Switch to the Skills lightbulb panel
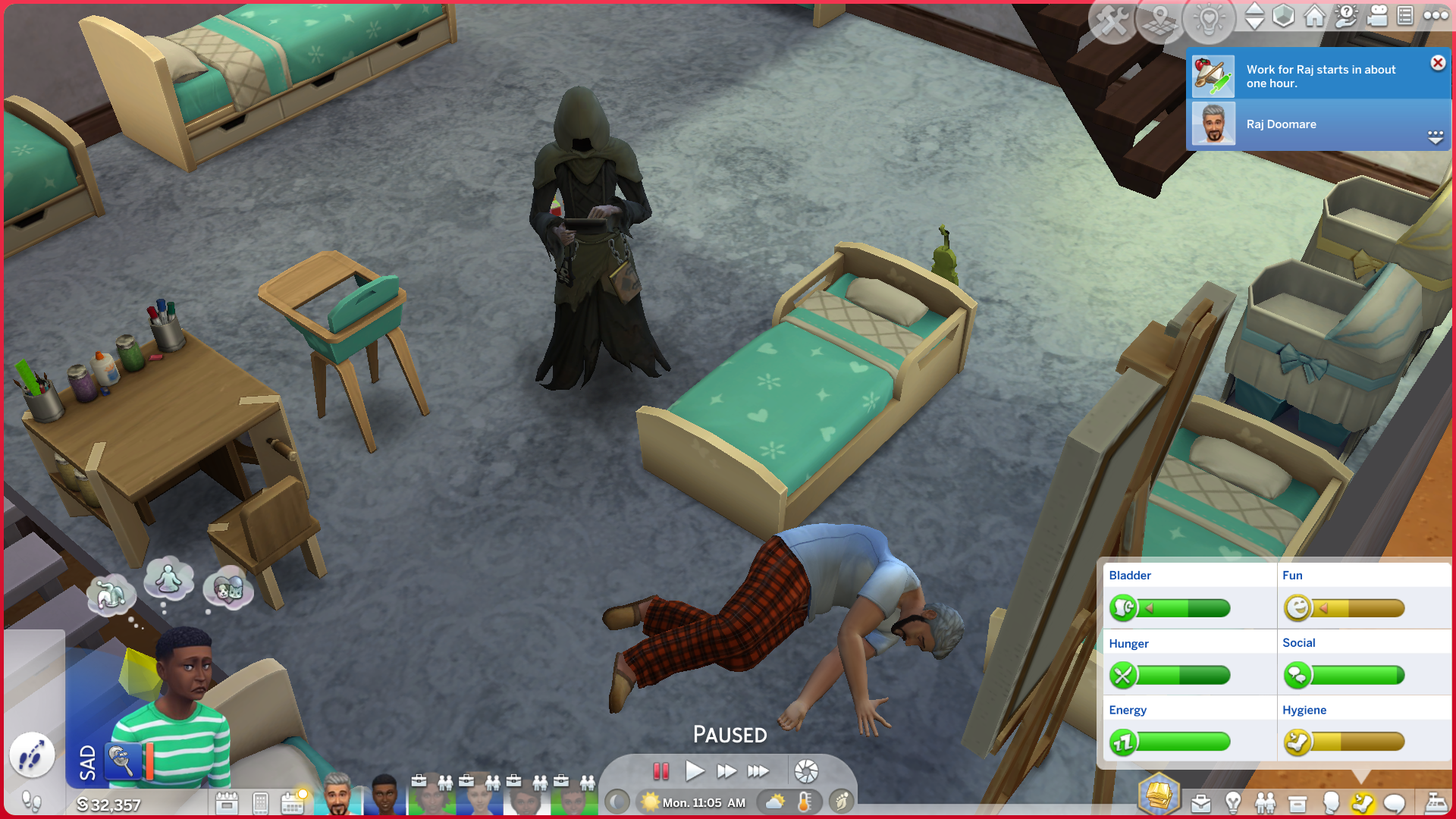 pos(1233,803)
